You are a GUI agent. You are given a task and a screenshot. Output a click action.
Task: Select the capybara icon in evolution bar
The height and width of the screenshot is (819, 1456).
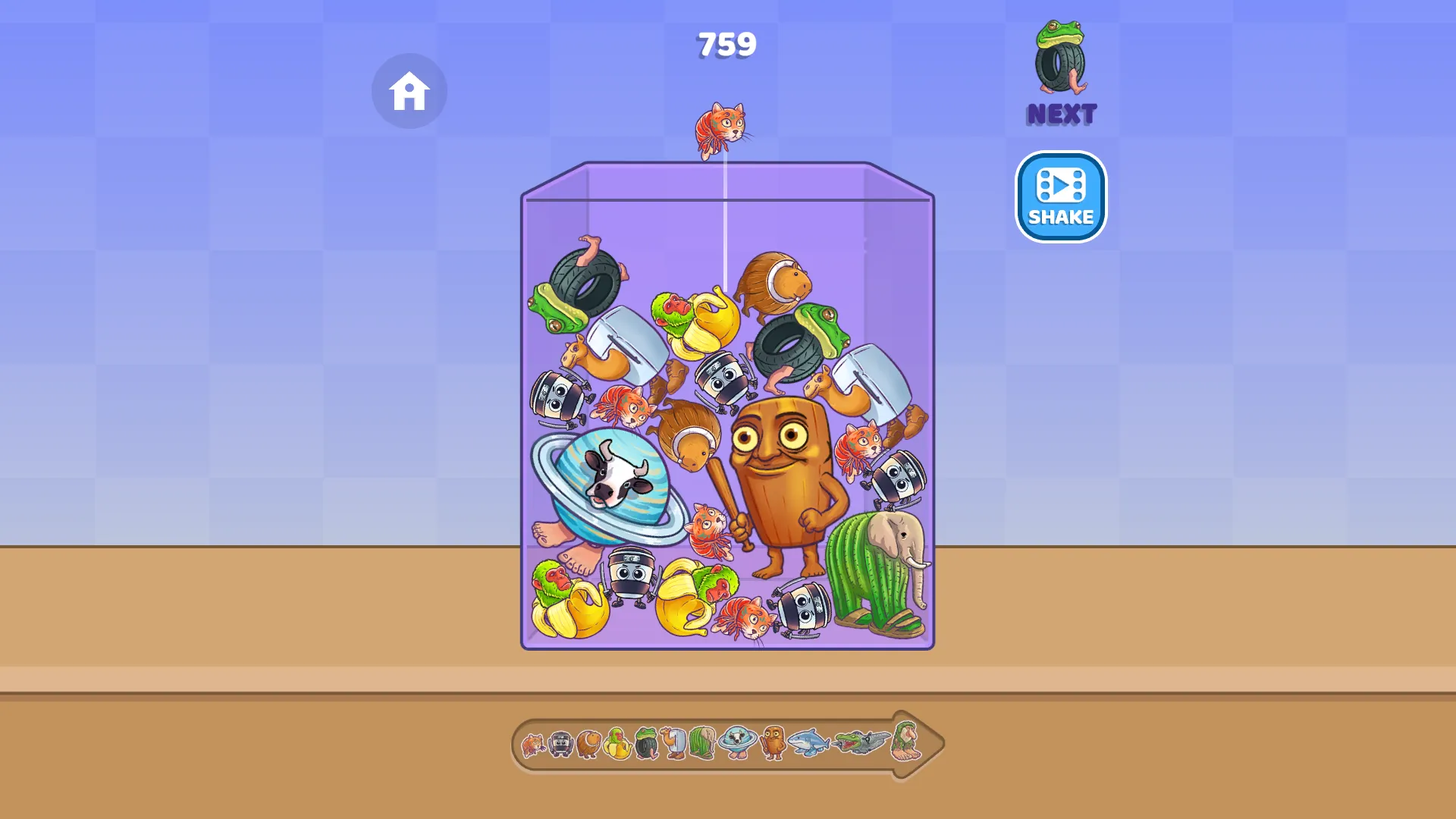pyautogui.click(x=590, y=743)
